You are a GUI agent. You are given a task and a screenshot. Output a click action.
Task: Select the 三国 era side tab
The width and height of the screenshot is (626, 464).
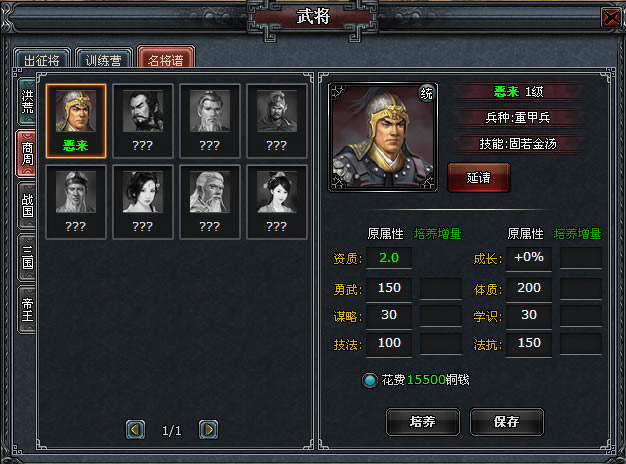coord(27,258)
